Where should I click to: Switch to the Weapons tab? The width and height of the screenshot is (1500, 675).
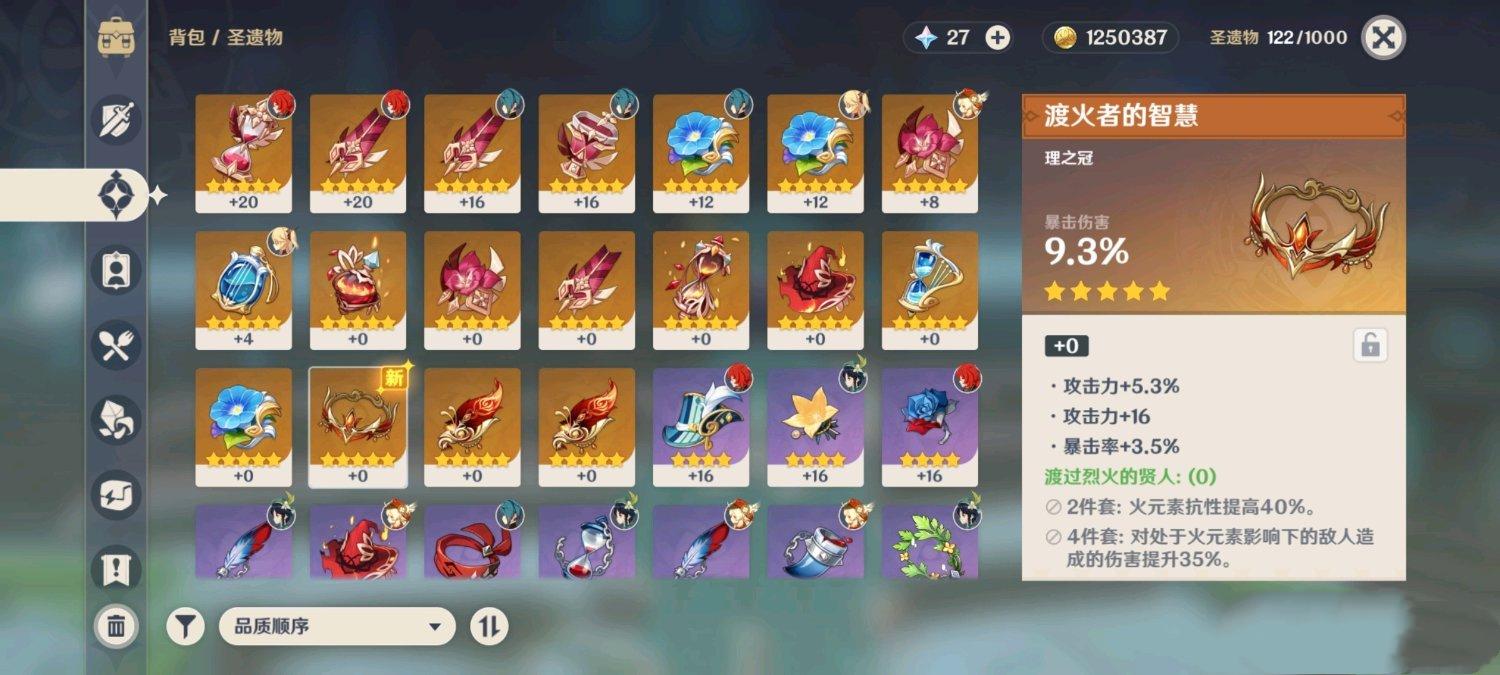116,120
